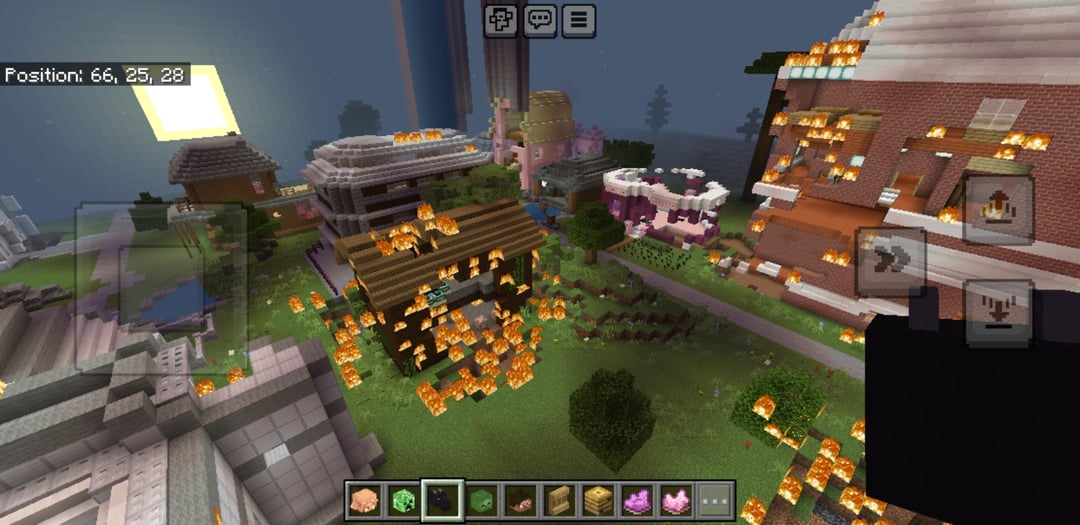This screenshot has height=525, width=1080.
Task: Tap the fly up arrow button
Action: [x=997, y=210]
